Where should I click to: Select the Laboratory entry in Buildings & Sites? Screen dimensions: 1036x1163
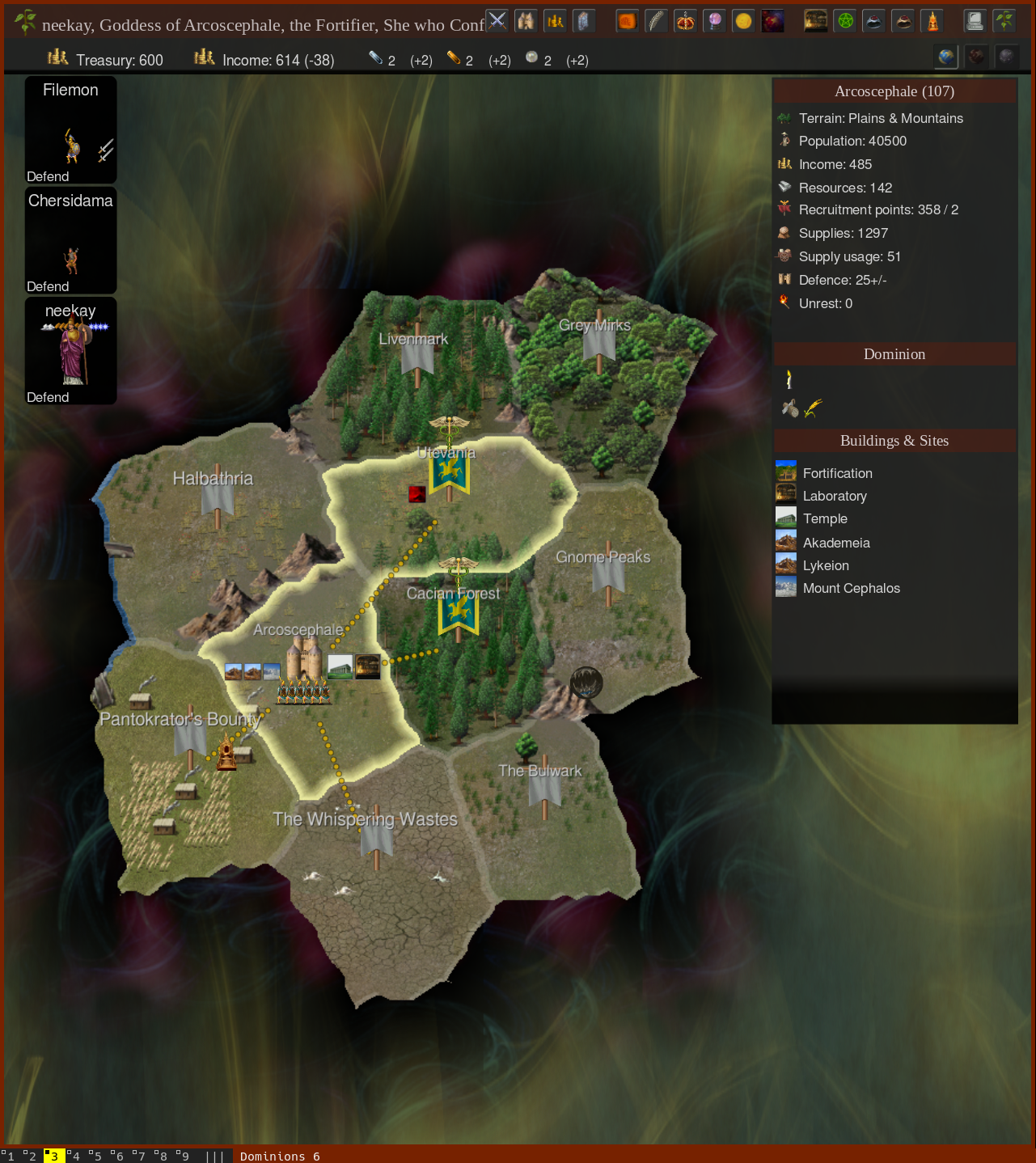click(835, 496)
